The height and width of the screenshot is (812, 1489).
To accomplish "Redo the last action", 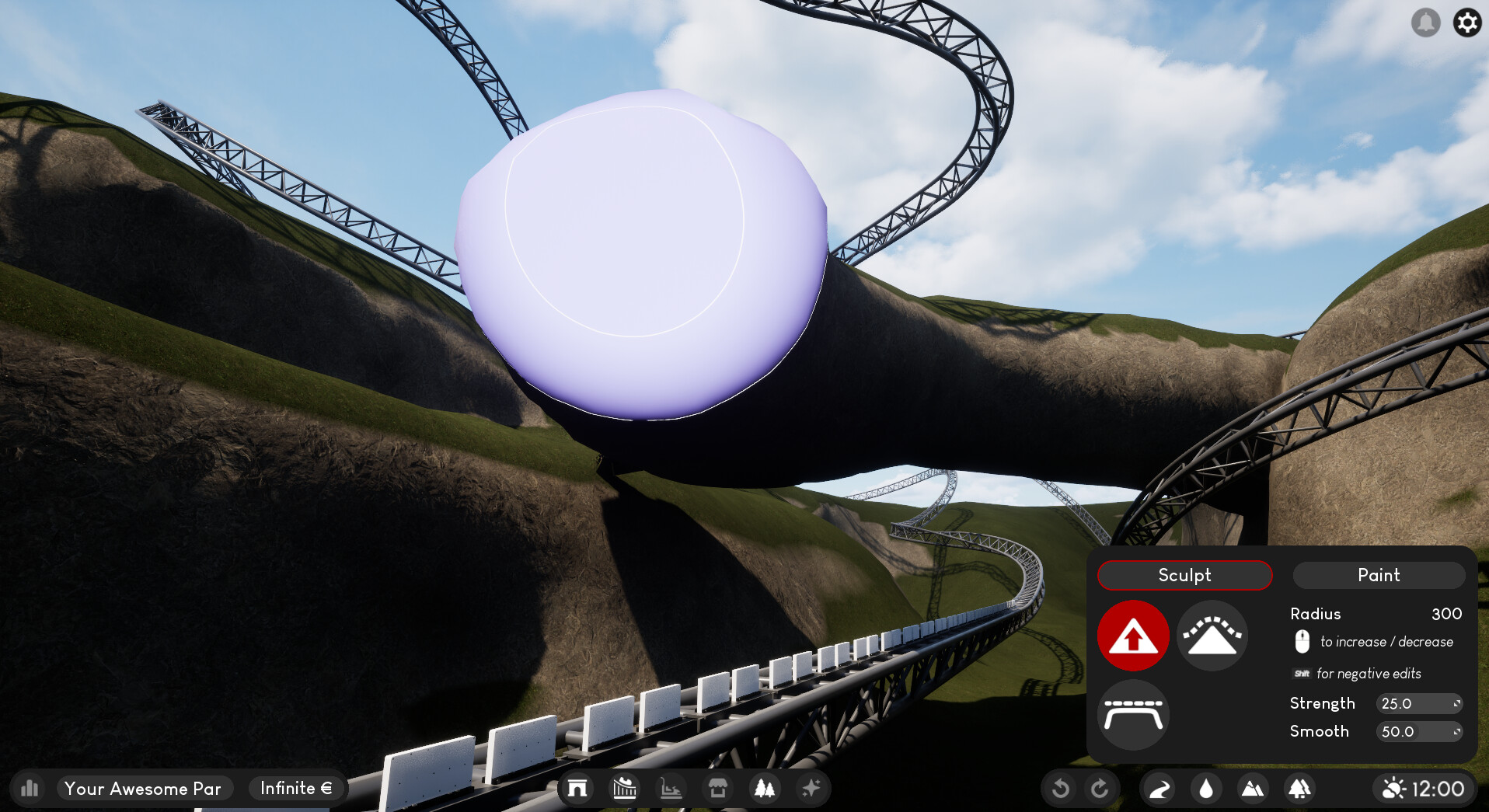I will pyautogui.click(x=1101, y=788).
